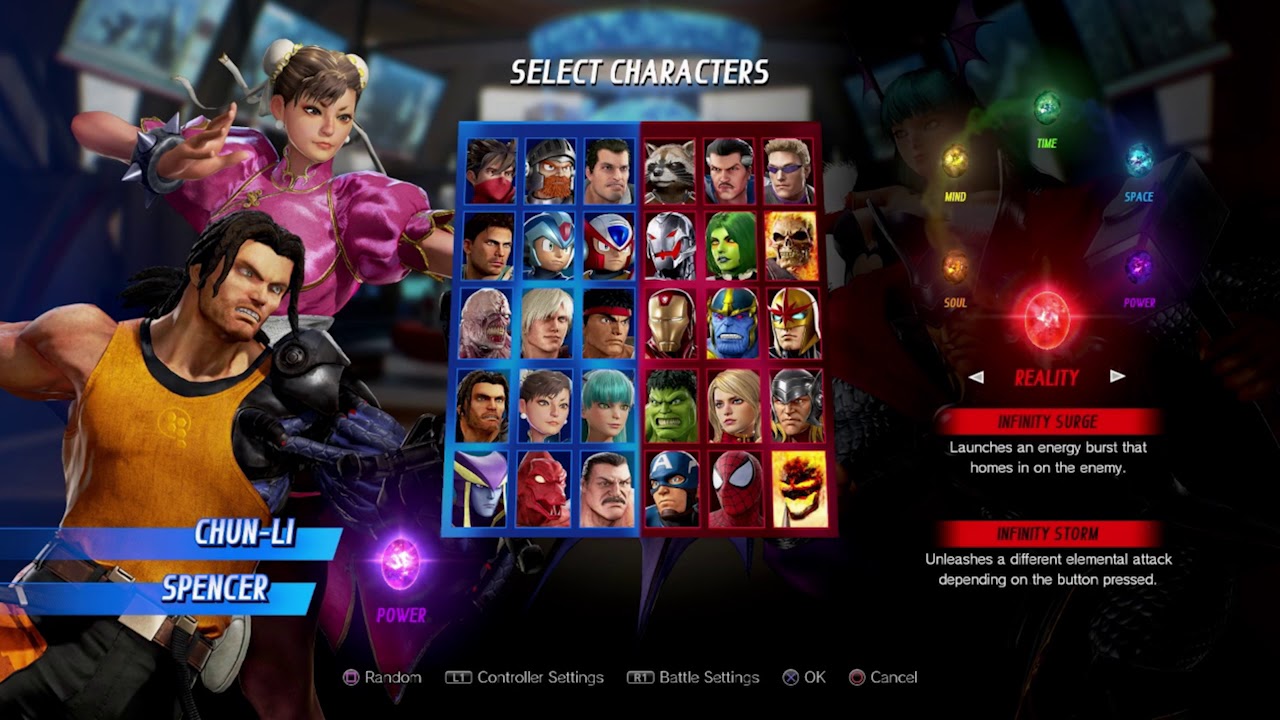
Task: Click the left arrow beside Reality
Action: pos(978,378)
